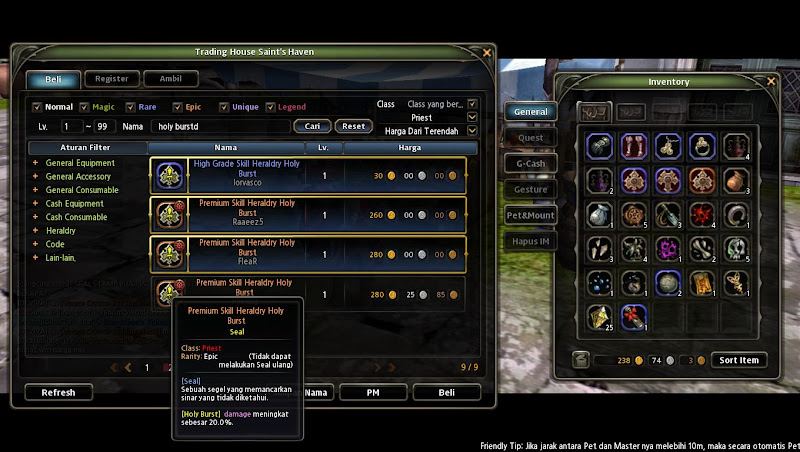Switch to the Register tab
800x452 pixels.
[112, 78]
